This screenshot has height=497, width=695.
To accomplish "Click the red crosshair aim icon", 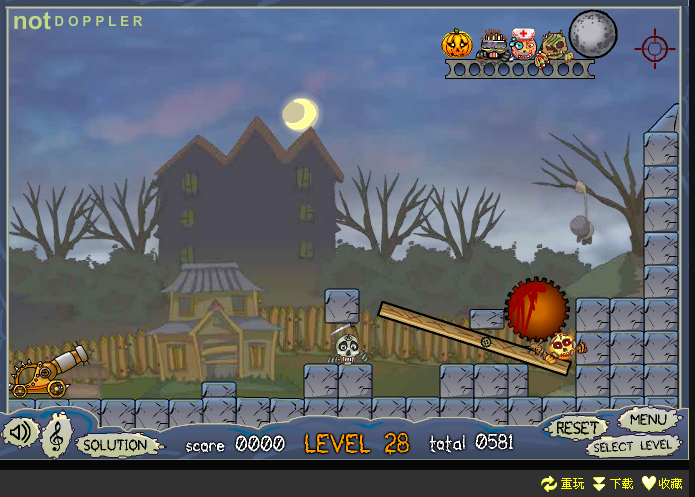I will pos(654,46).
